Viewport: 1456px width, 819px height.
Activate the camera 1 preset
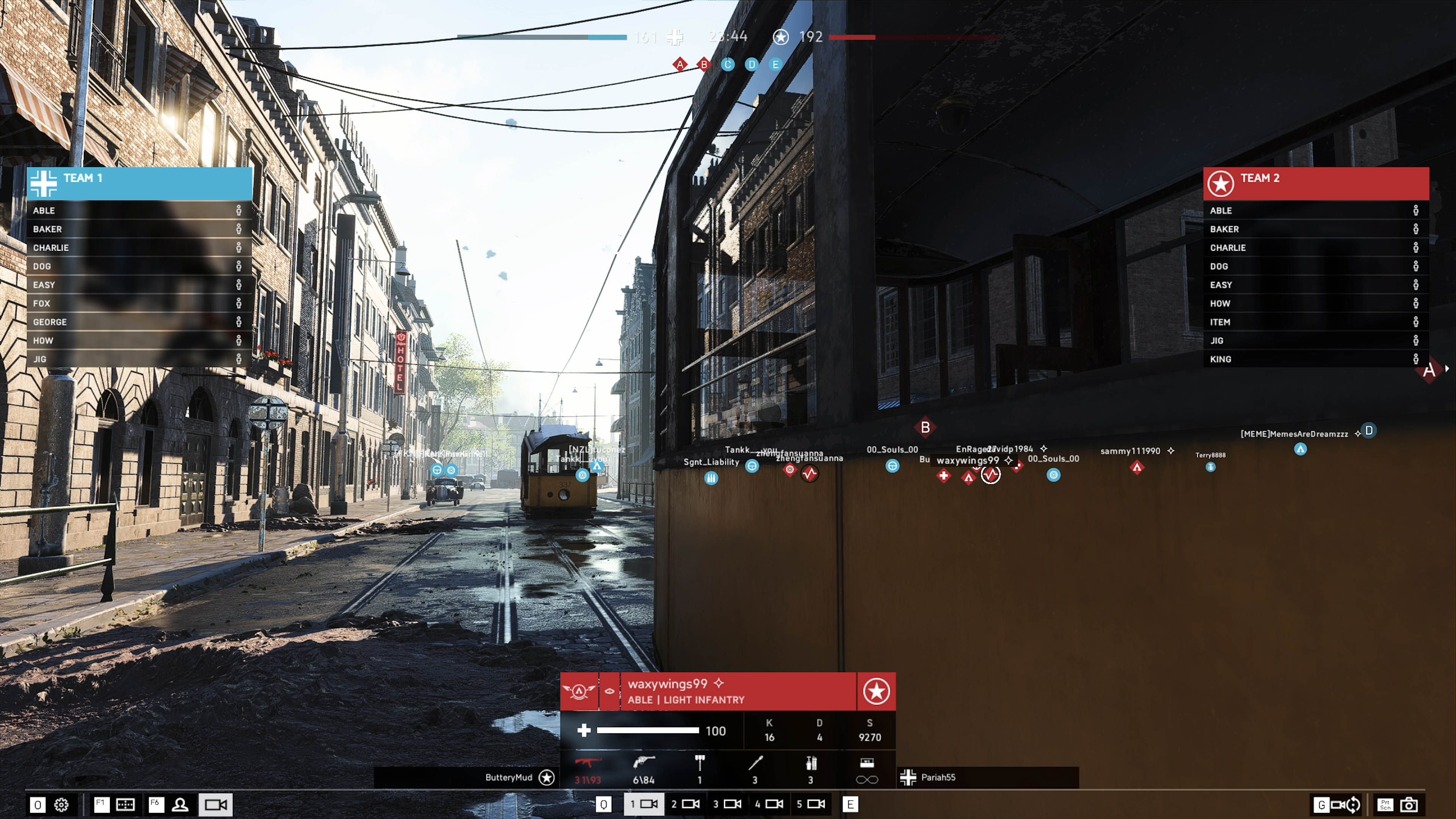[x=644, y=804]
